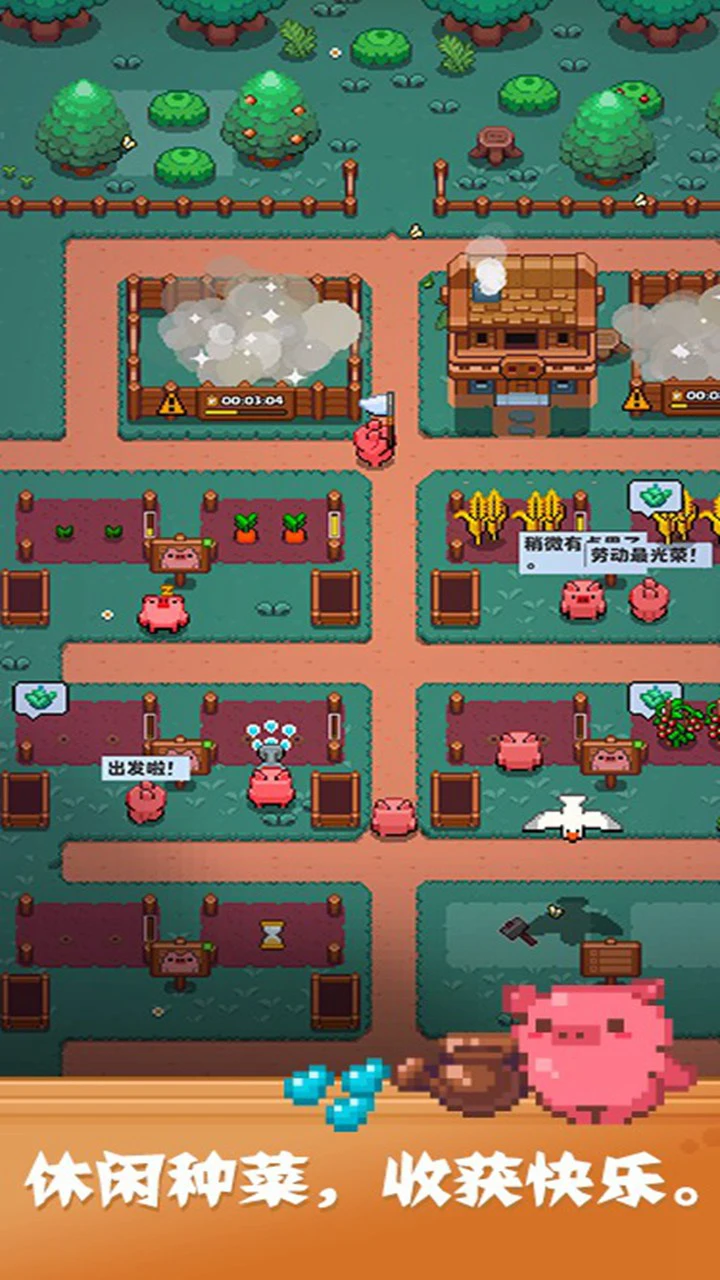Tap the cabbage bubble near the 出发啦 speech text

point(40,698)
